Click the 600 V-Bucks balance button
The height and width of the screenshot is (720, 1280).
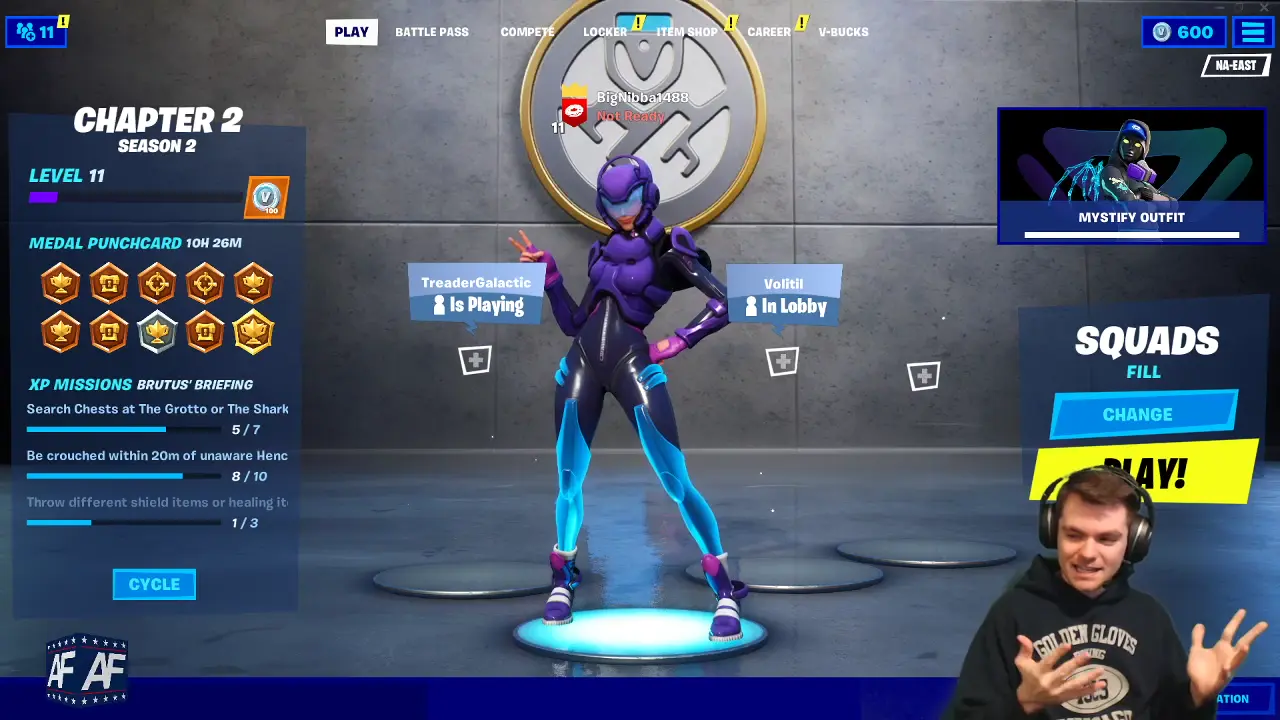1184,32
